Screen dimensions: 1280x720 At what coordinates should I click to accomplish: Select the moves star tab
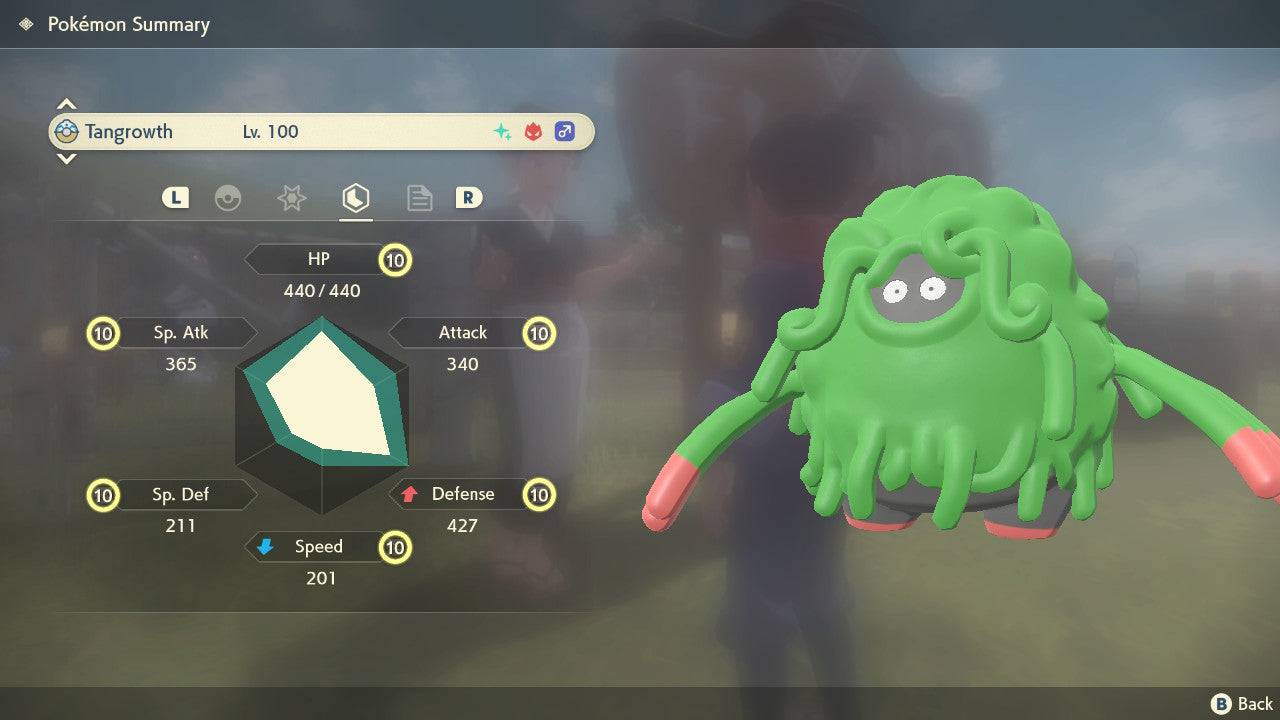coord(290,198)
